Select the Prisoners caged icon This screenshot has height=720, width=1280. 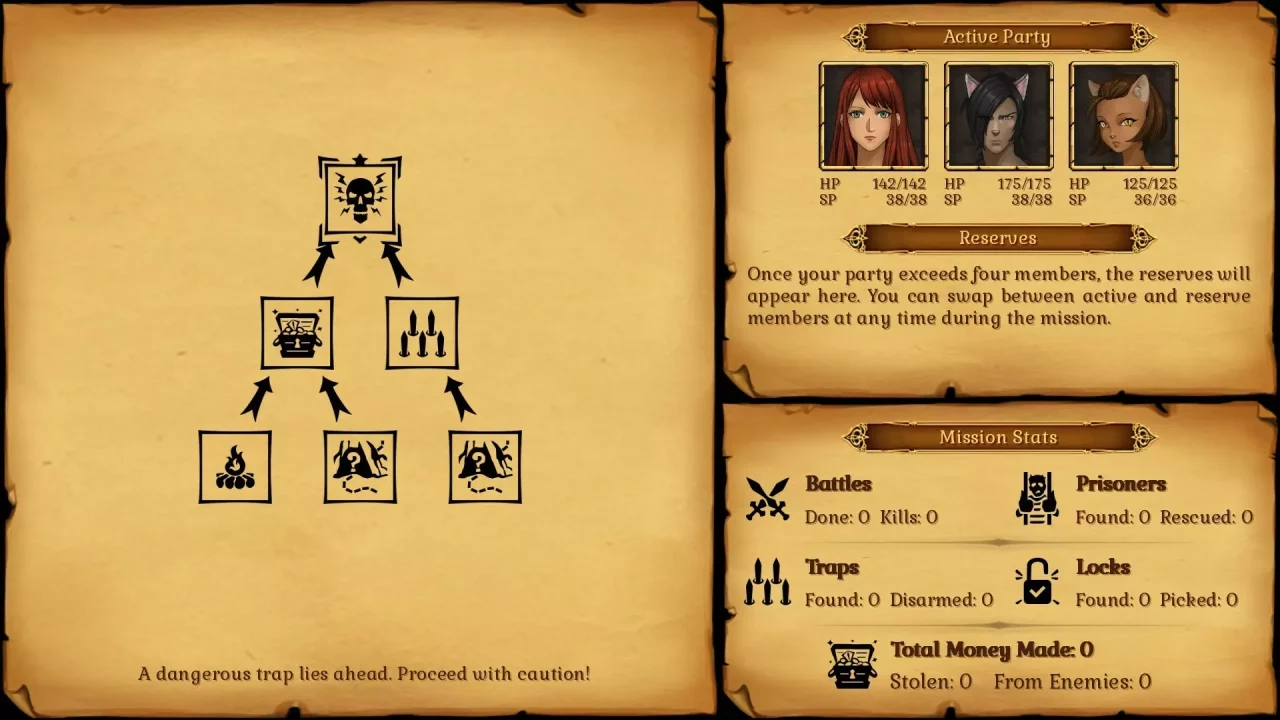click(x=1037, y=499)
